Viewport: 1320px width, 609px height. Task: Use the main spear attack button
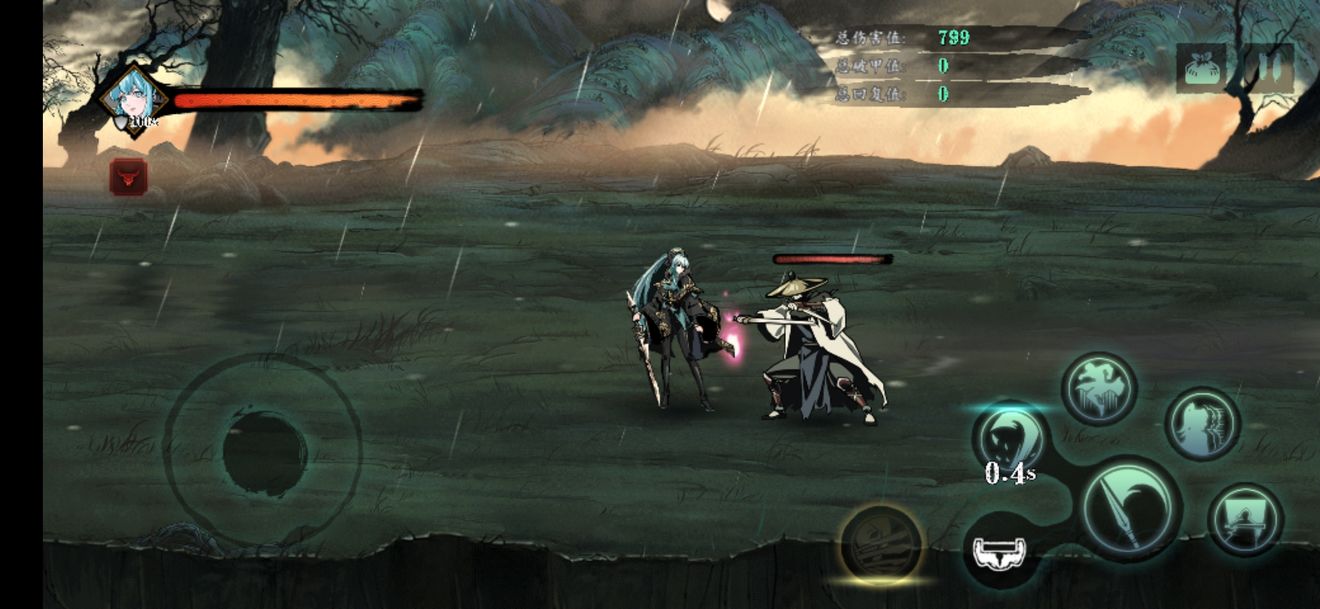(1130, 506)
